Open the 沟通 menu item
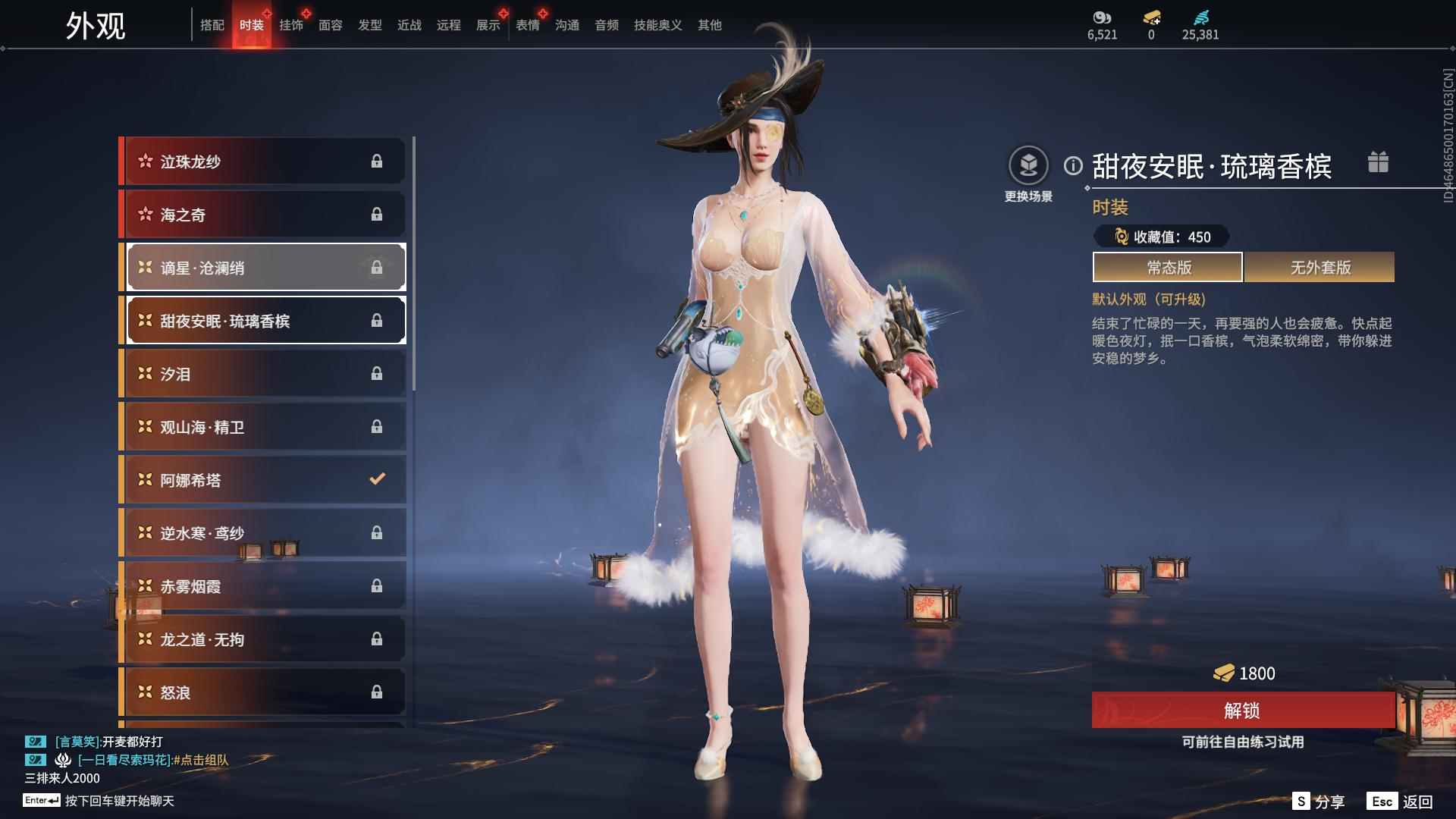Viewport: 1456px width, 819px height. (566, 25)
